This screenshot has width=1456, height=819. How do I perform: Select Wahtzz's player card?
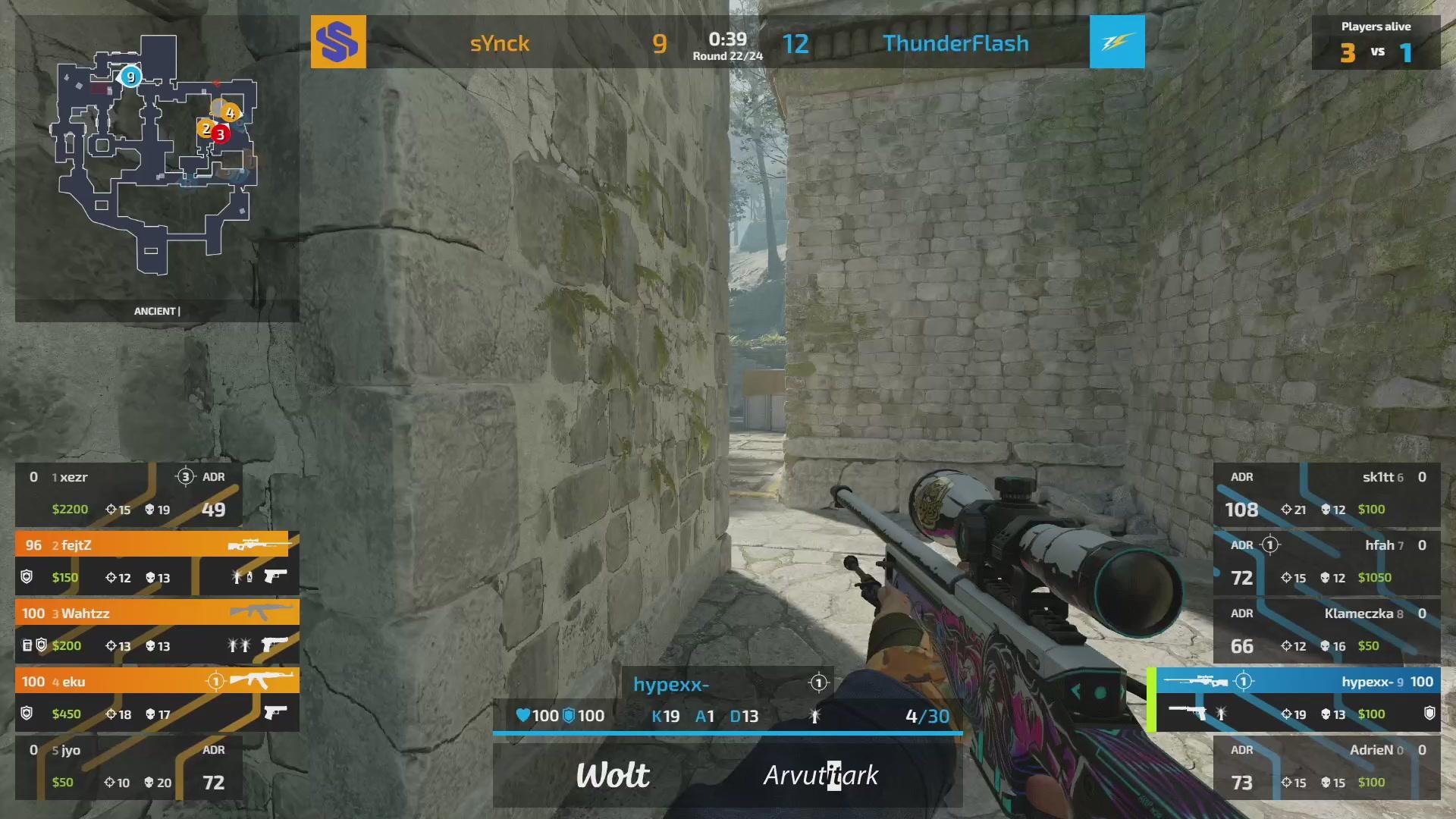click(x=157, y=630)
